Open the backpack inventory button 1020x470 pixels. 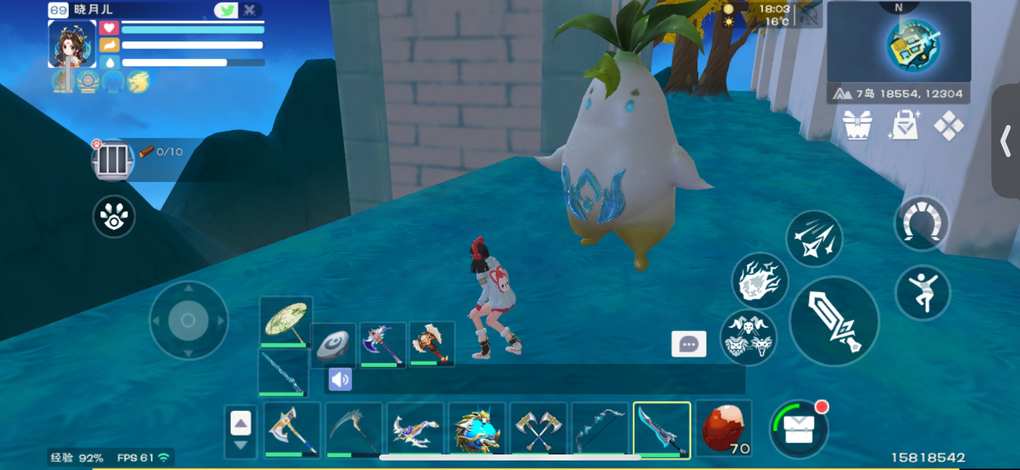[x=797, y=428]
